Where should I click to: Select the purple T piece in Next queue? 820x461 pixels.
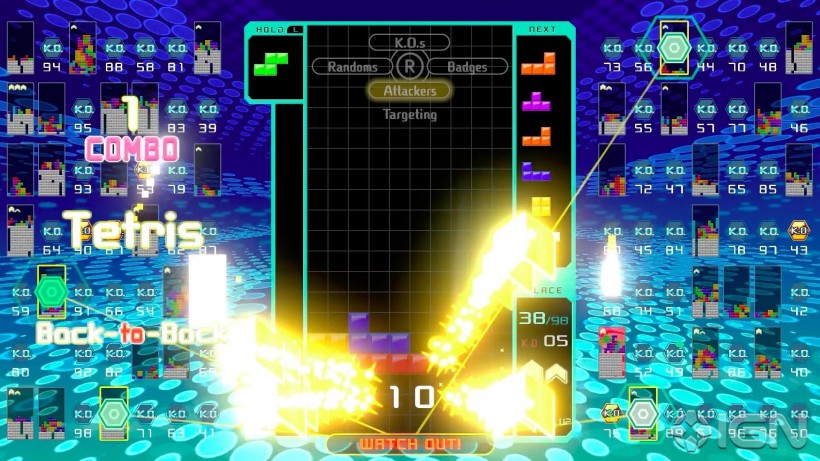(x=539, y=101)
